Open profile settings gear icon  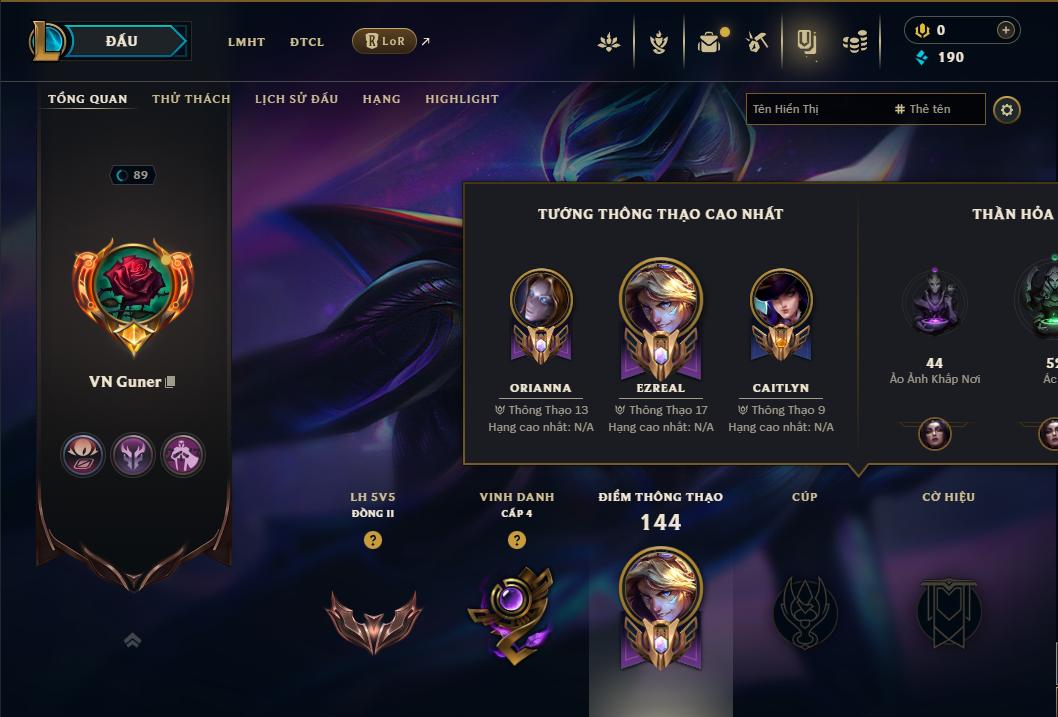click(1007, 109)
